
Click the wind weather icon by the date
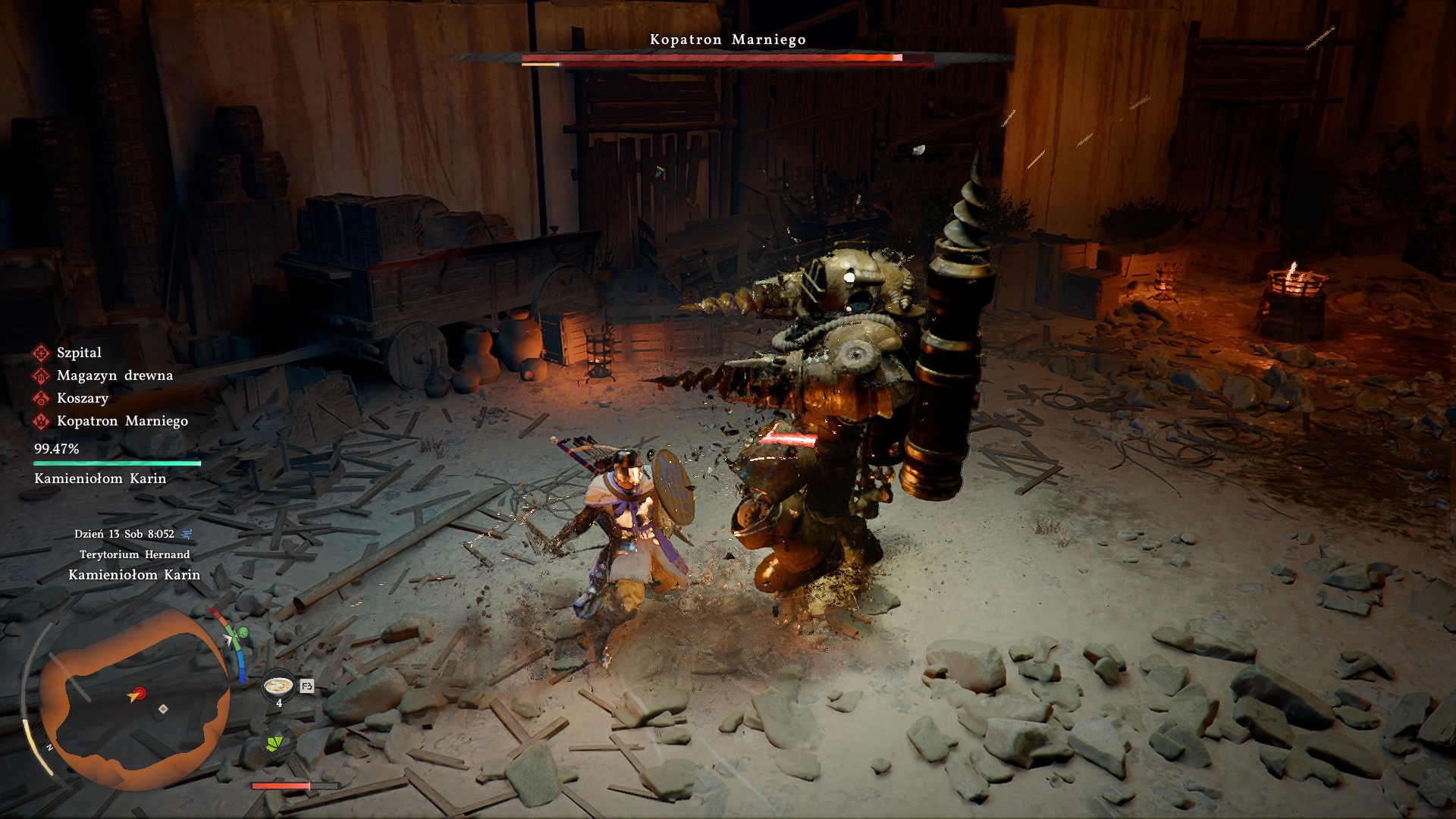coord(187,534)
